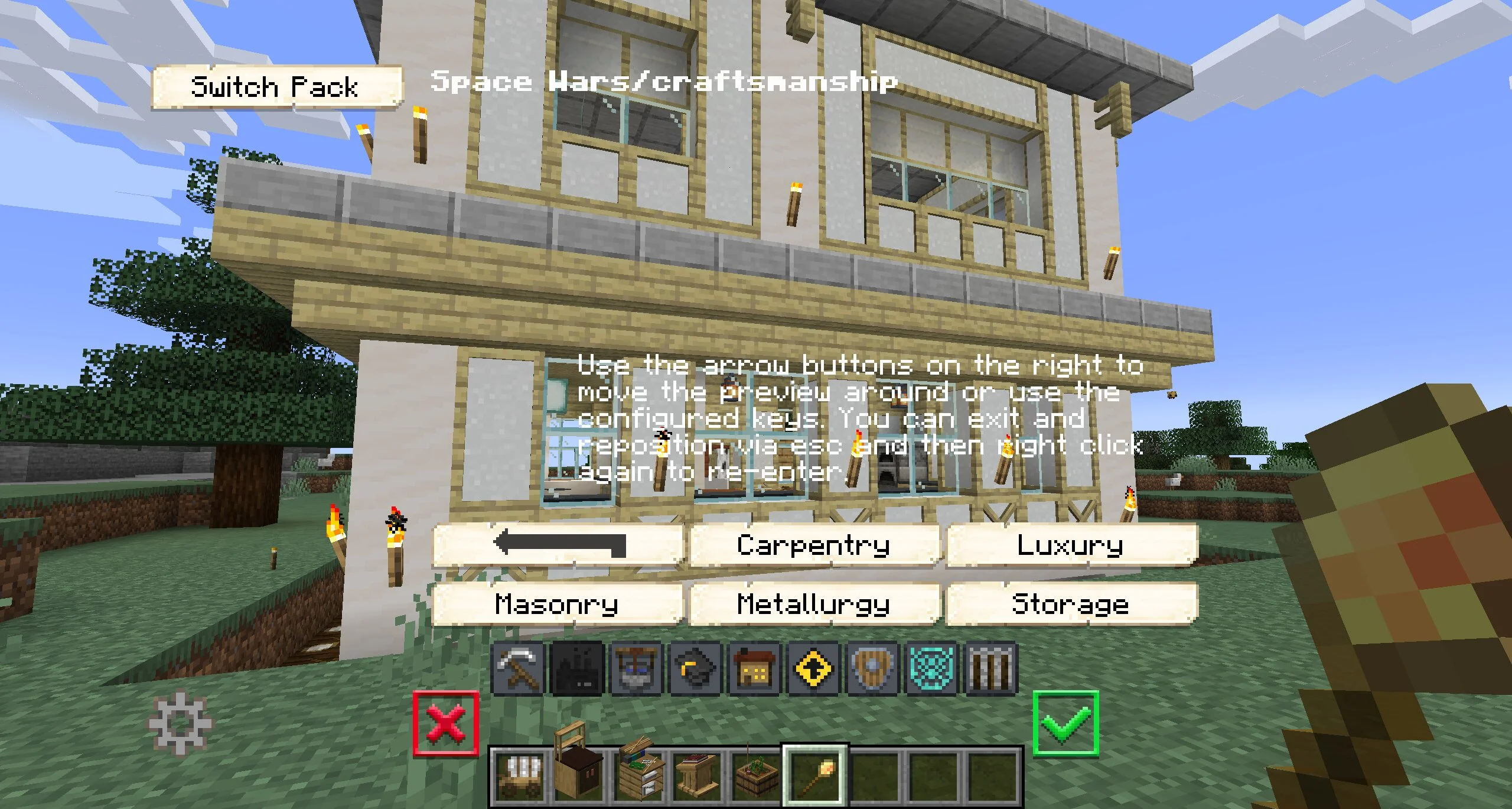1512x809 pixels.
Task: Switch to the pickaxe category tab
Action: tap(518, 668)
